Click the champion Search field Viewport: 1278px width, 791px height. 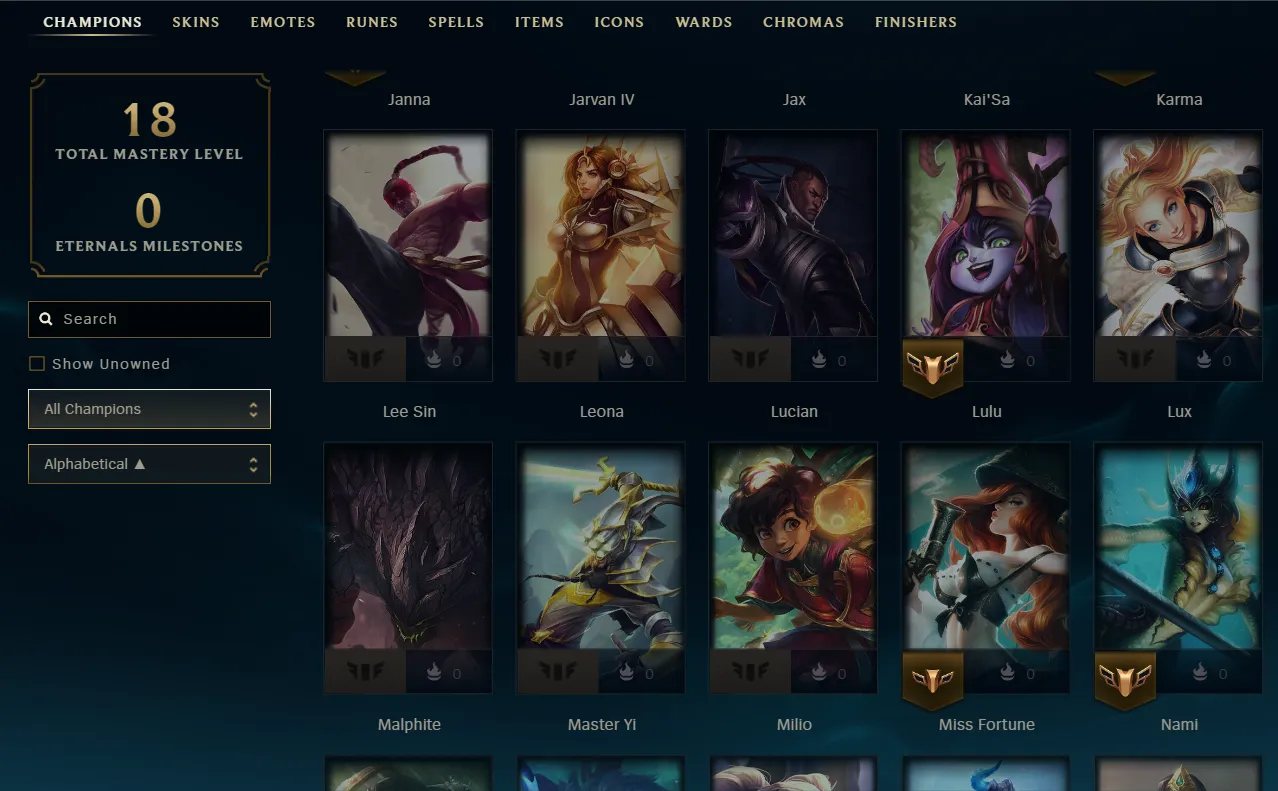[150, 319]
